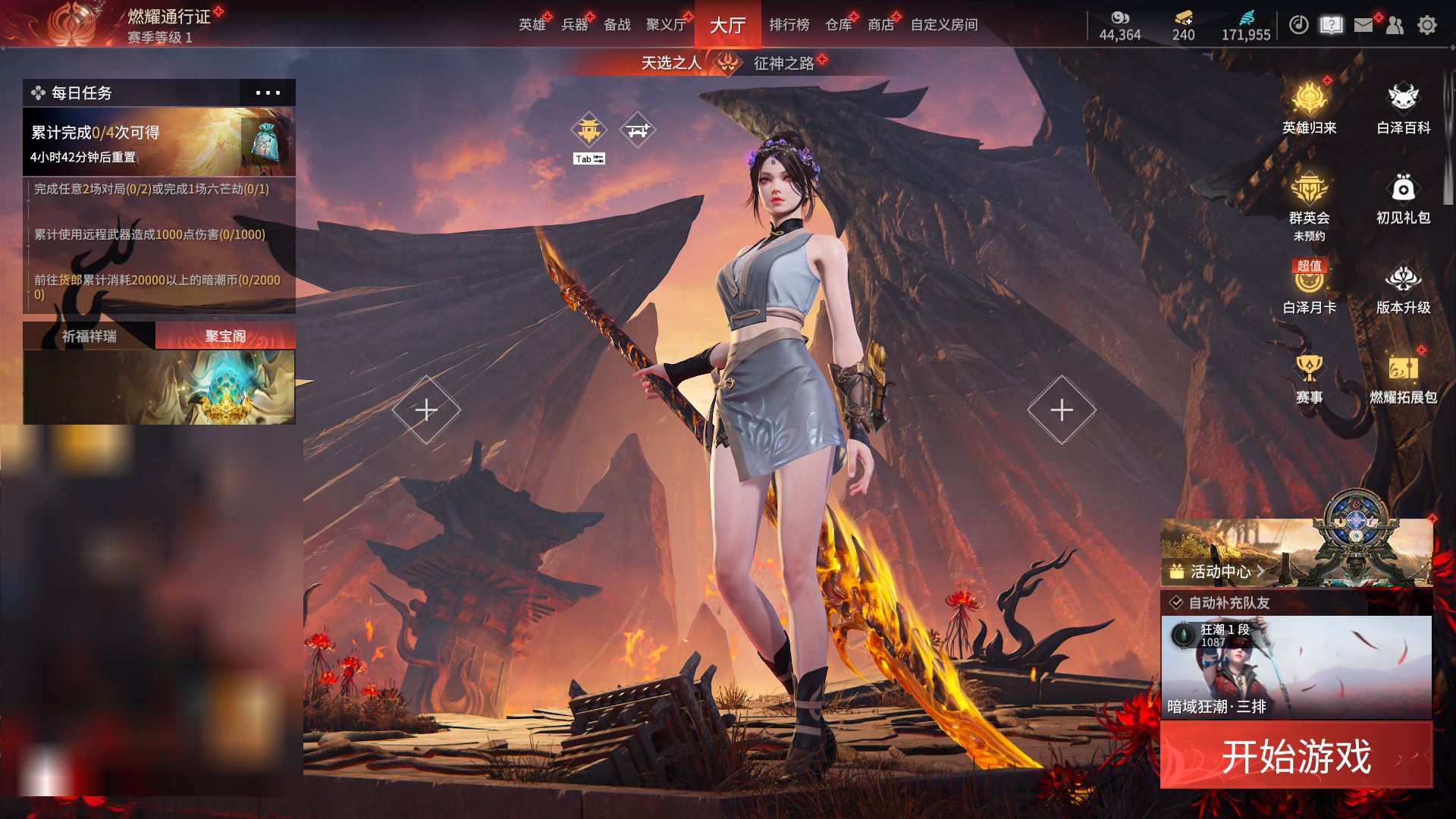Start the game with 开始游戏 button

pos(1296,755)
